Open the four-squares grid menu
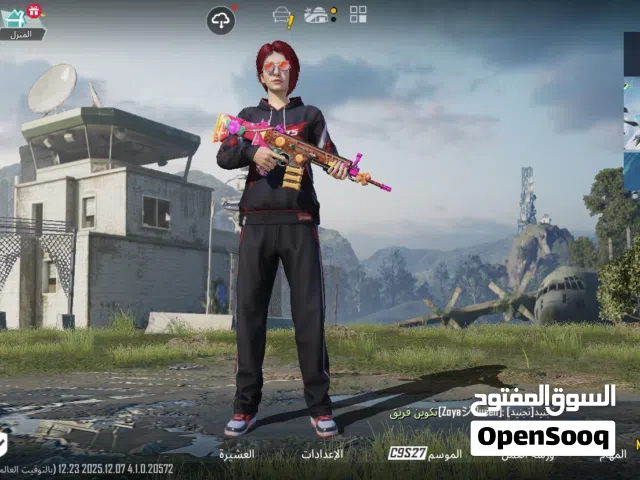 click(358, 14)
